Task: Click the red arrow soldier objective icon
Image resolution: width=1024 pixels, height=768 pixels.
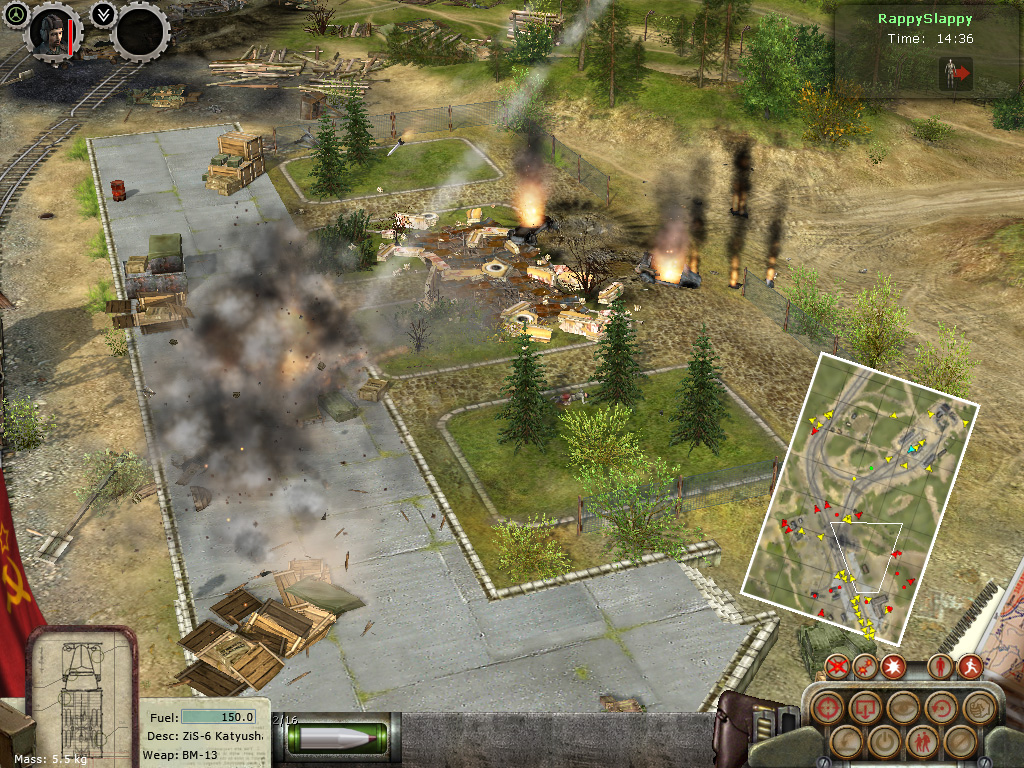Action: click(957, 73)
